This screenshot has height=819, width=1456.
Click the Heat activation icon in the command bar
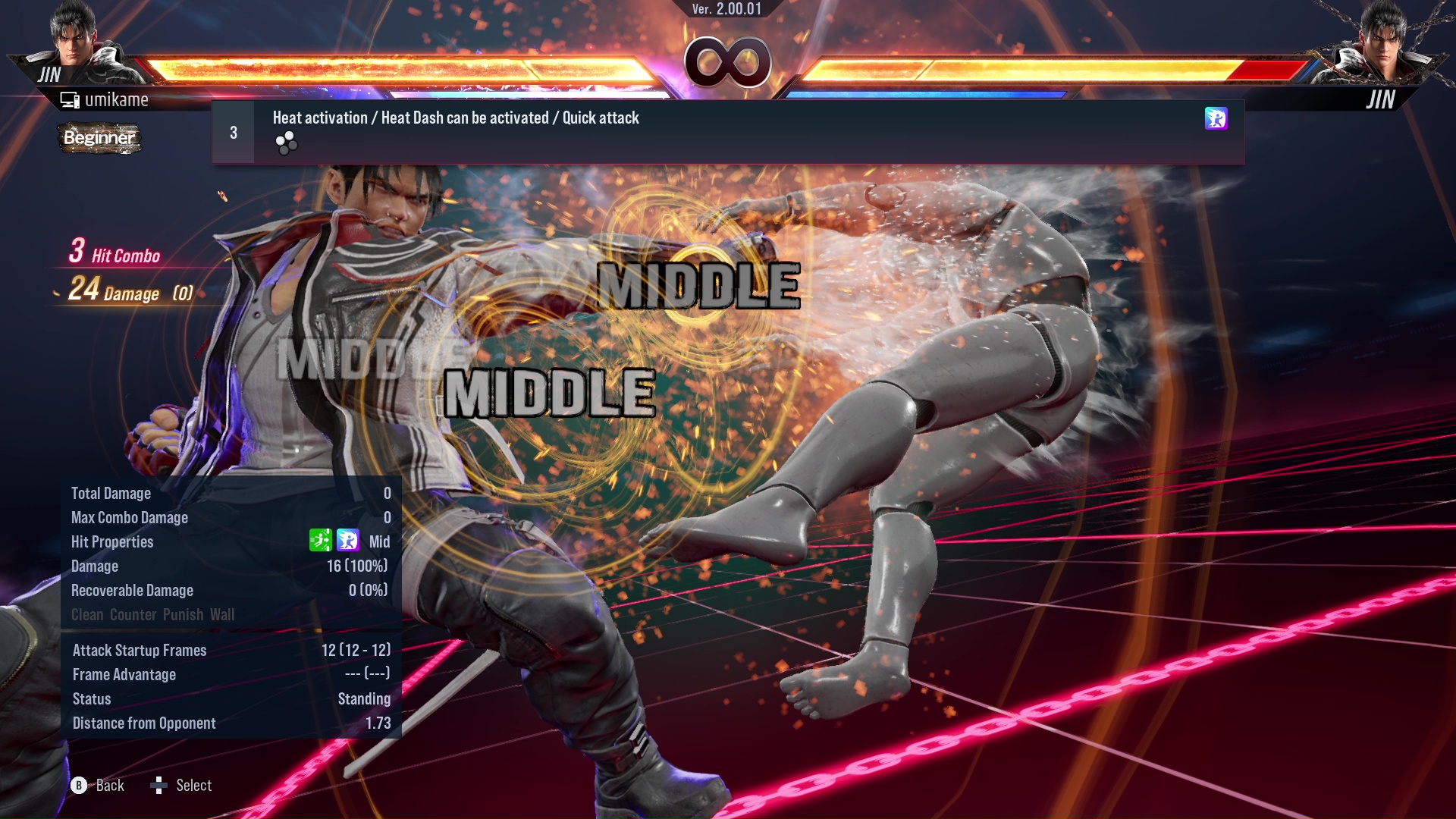click(1216, 120)
